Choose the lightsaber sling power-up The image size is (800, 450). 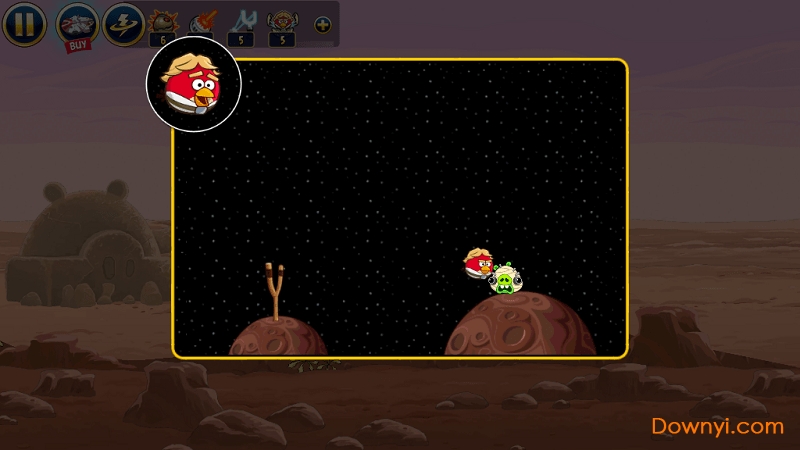pos(242,22)
